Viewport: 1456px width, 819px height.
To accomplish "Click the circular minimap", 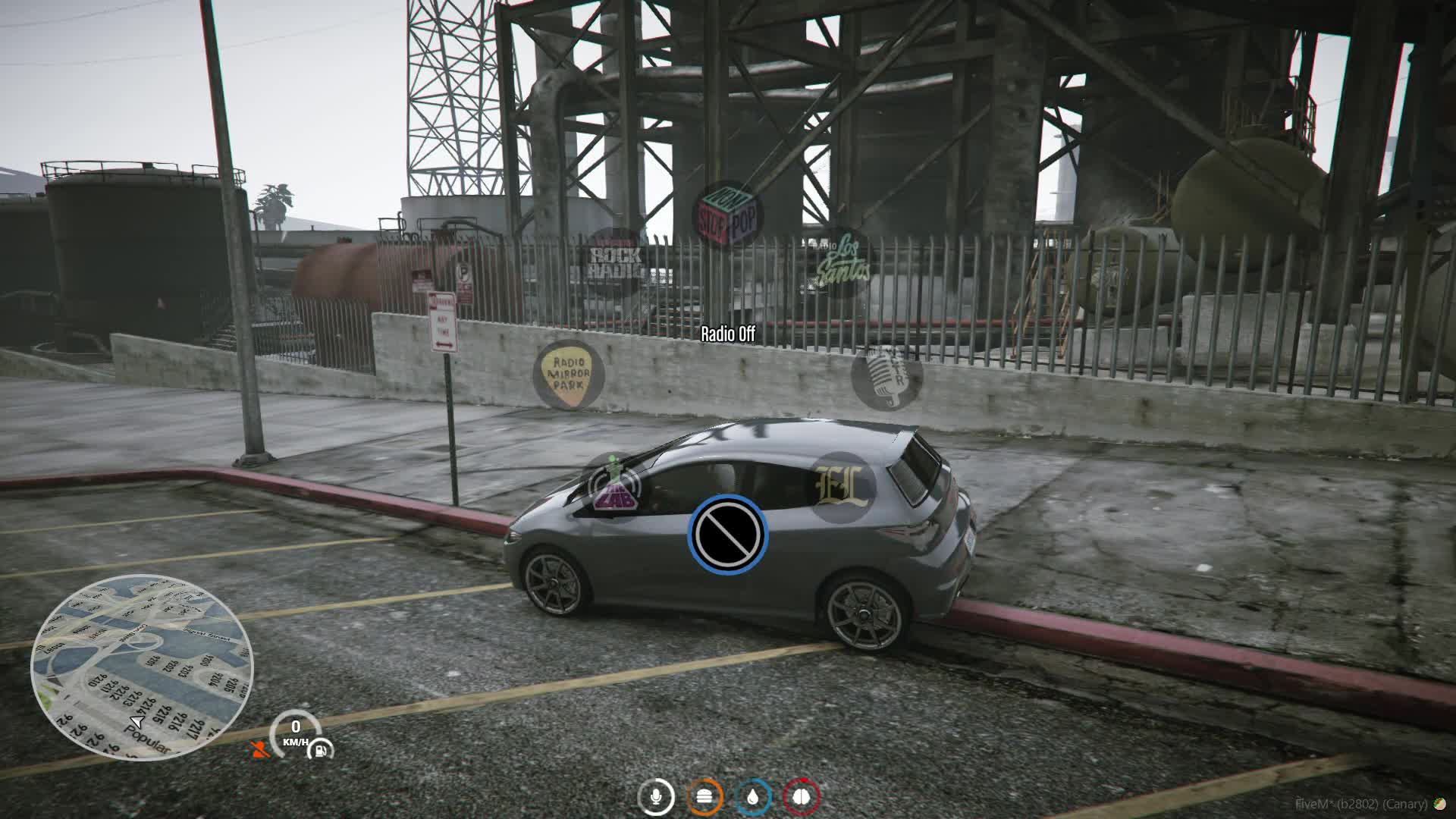I will coord(142,667).
